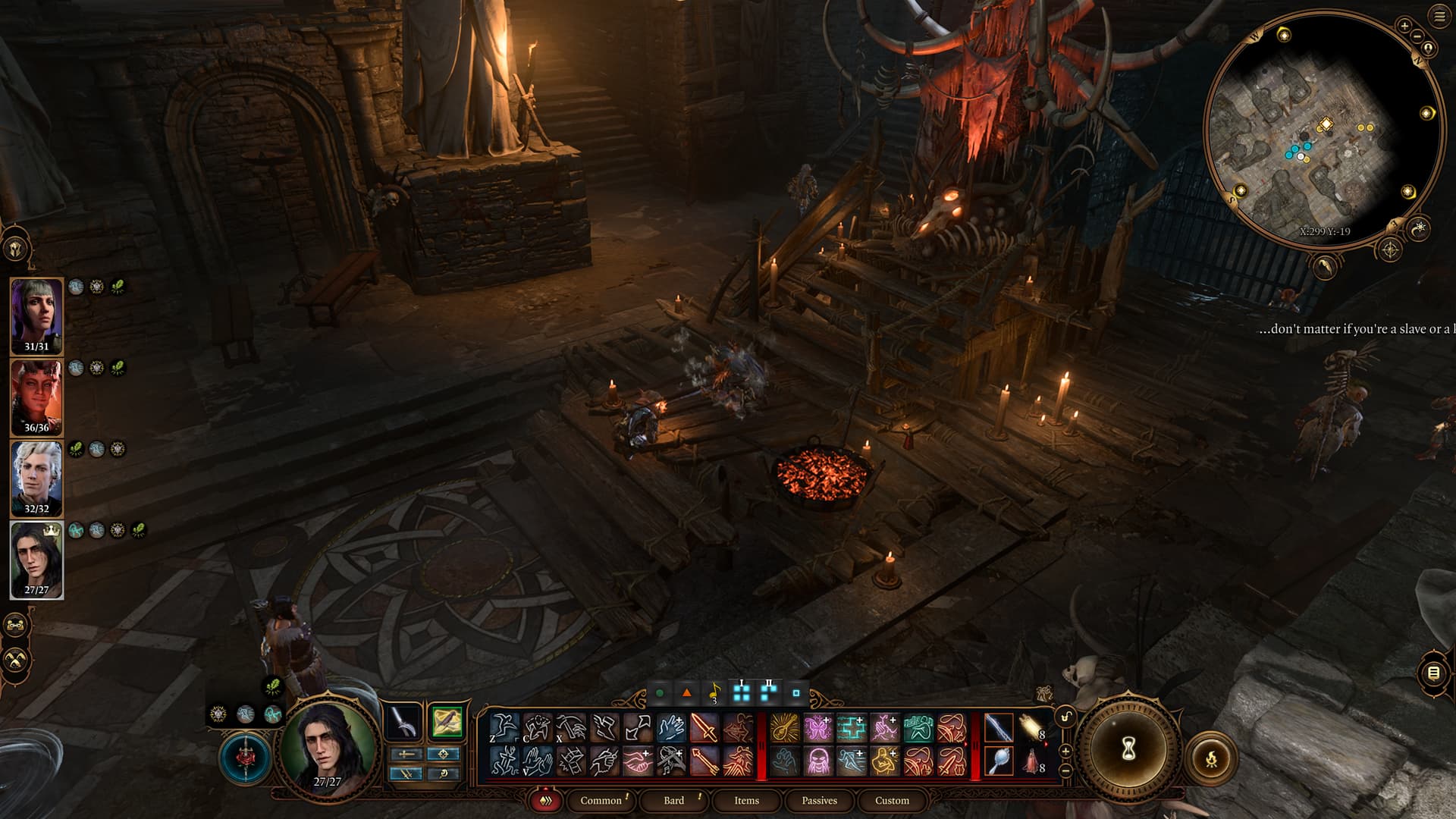The image size is (1456, 819).
Task: Switch to the Common hotbar tab
Action: click(601, 800)
